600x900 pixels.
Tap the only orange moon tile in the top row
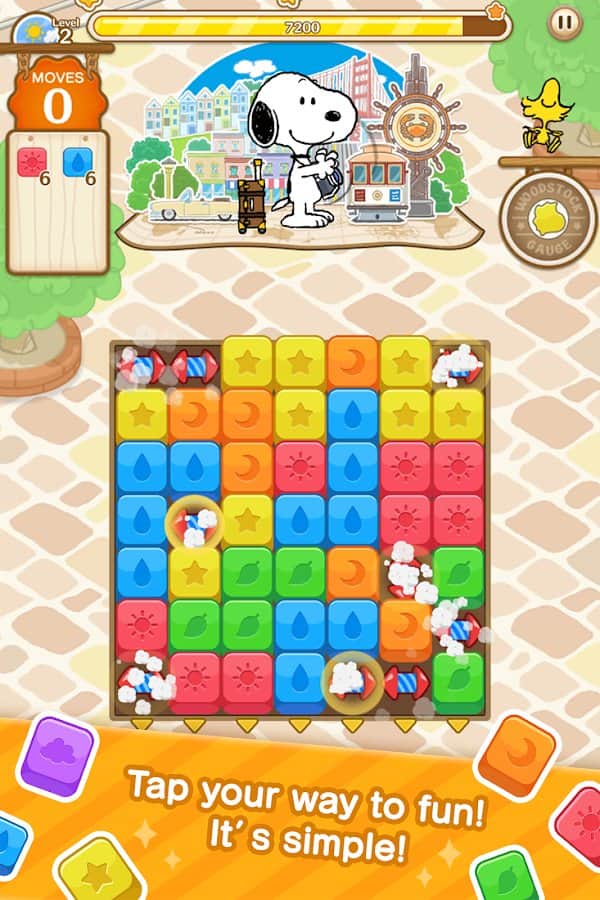click(352, 362)
